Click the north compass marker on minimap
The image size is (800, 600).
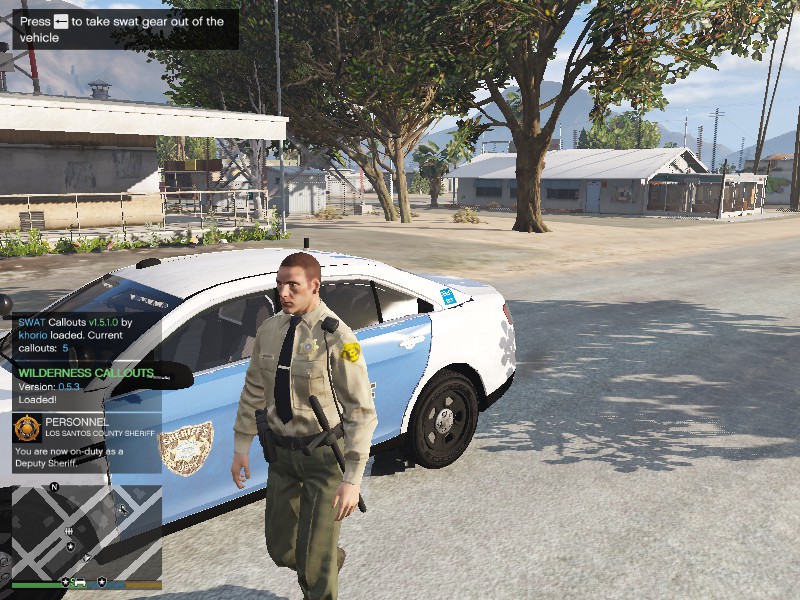pyautogui.click(x=55, y=487)
